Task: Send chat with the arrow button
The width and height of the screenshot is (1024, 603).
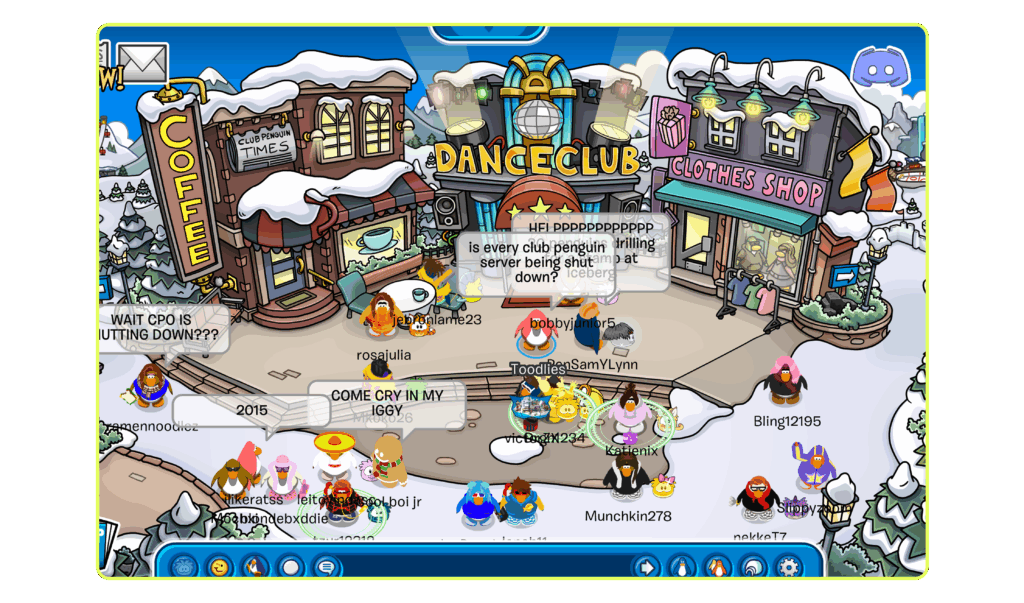Action: tap(647, 567)
